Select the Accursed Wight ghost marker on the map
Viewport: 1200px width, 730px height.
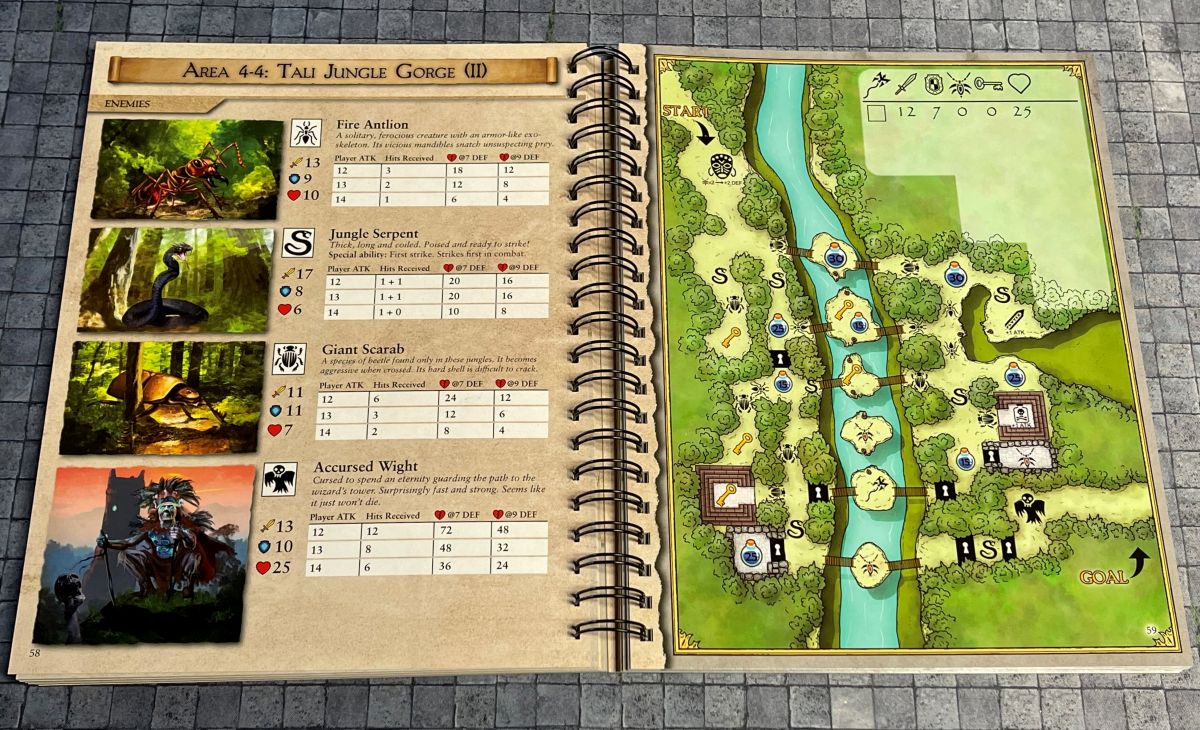click(1029, 507)
